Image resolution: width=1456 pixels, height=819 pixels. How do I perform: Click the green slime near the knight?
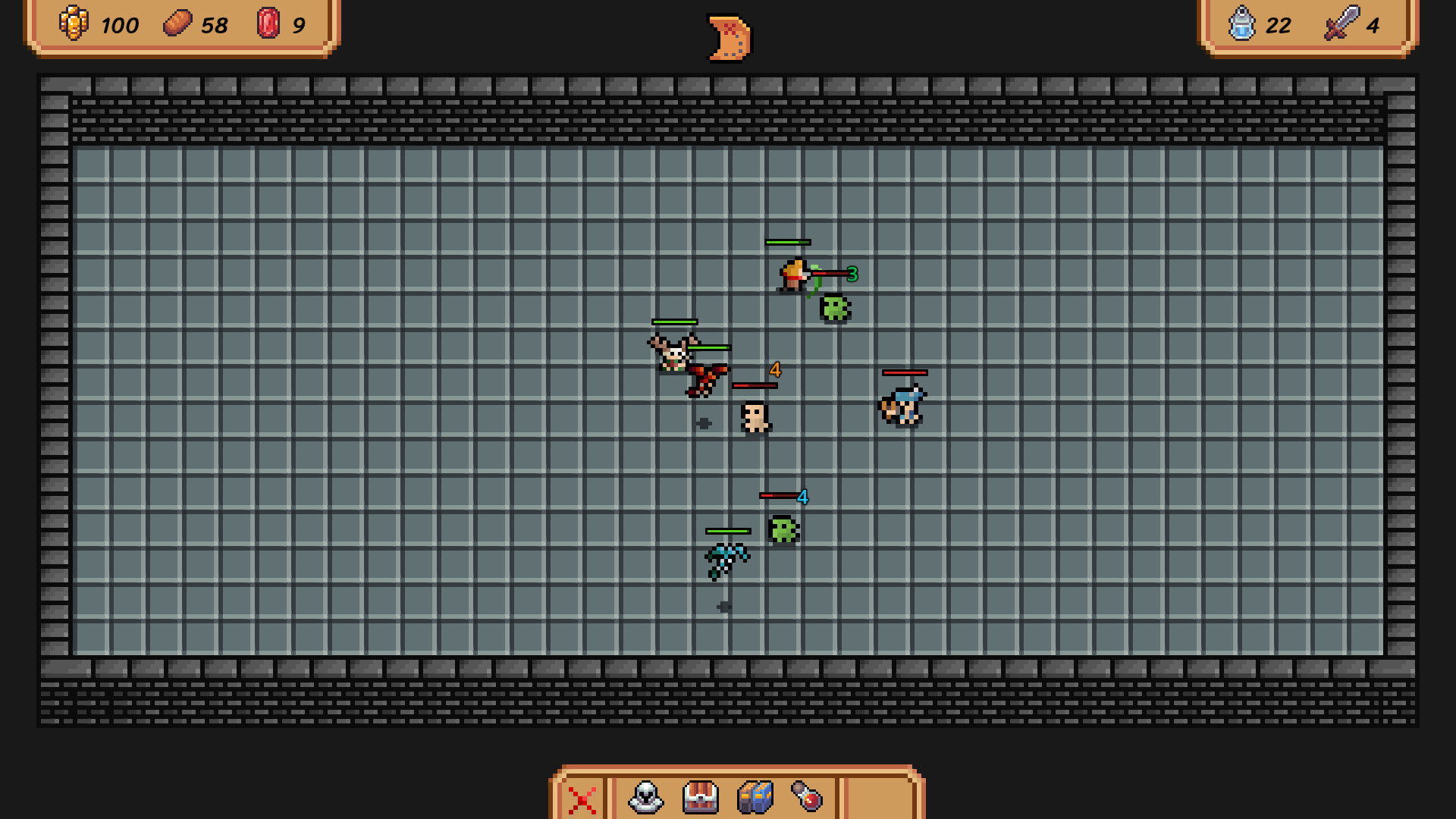pos(833,307)
